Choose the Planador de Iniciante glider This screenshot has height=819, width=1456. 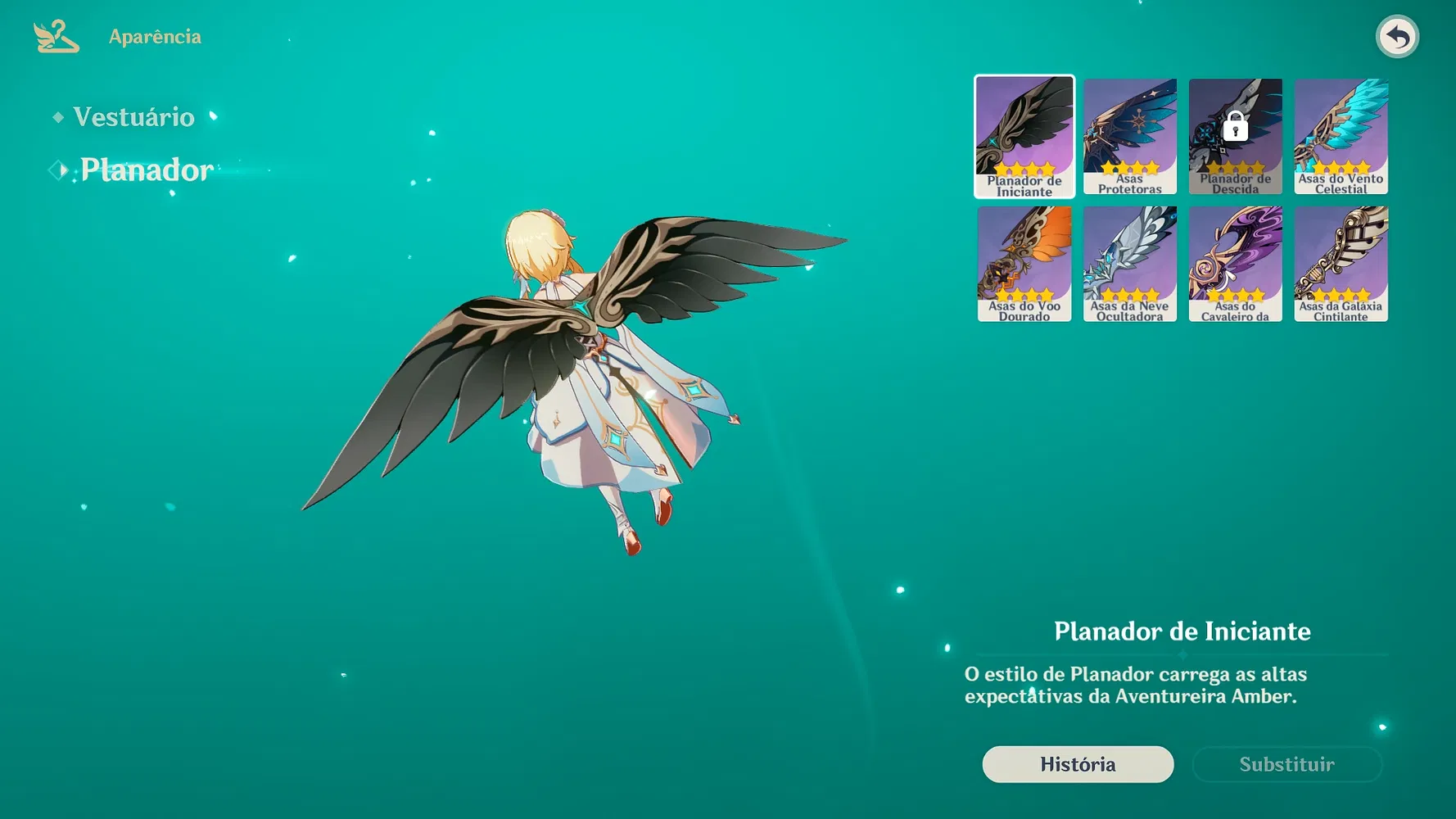[x=1024, y=137]
